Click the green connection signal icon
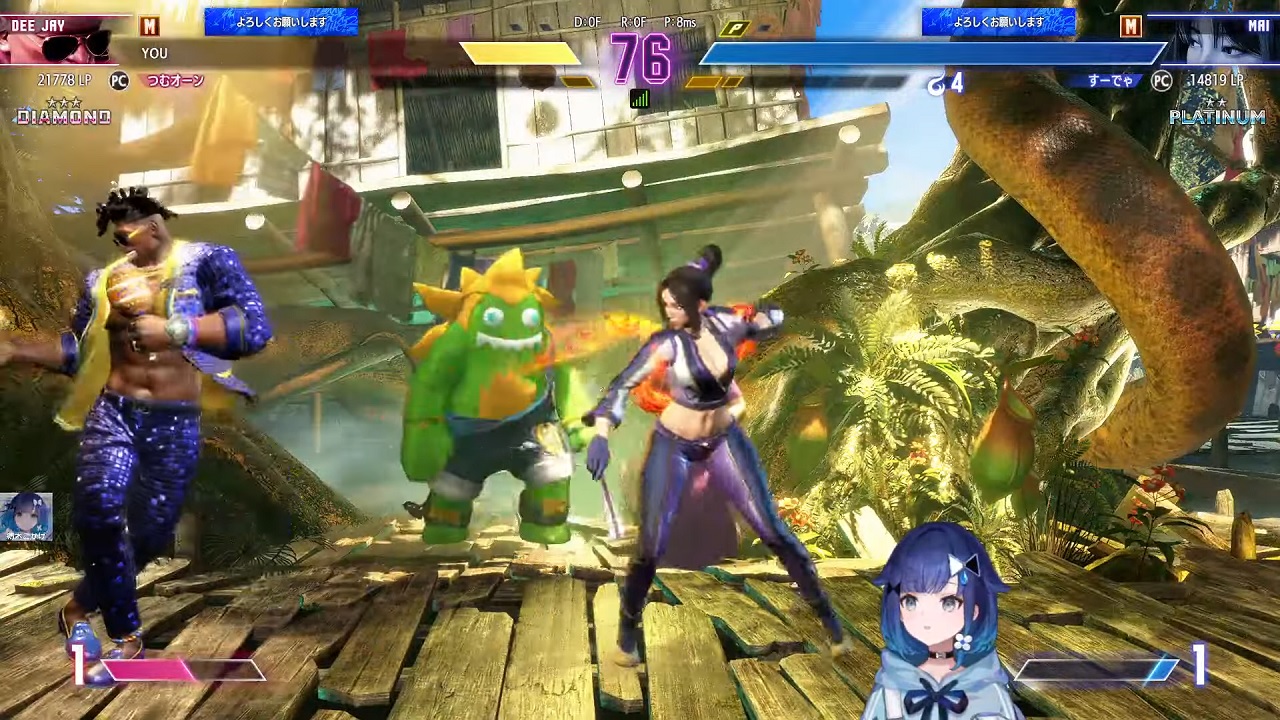The height and width of the screenshot is (720, 1280). (x=640, y=98)
